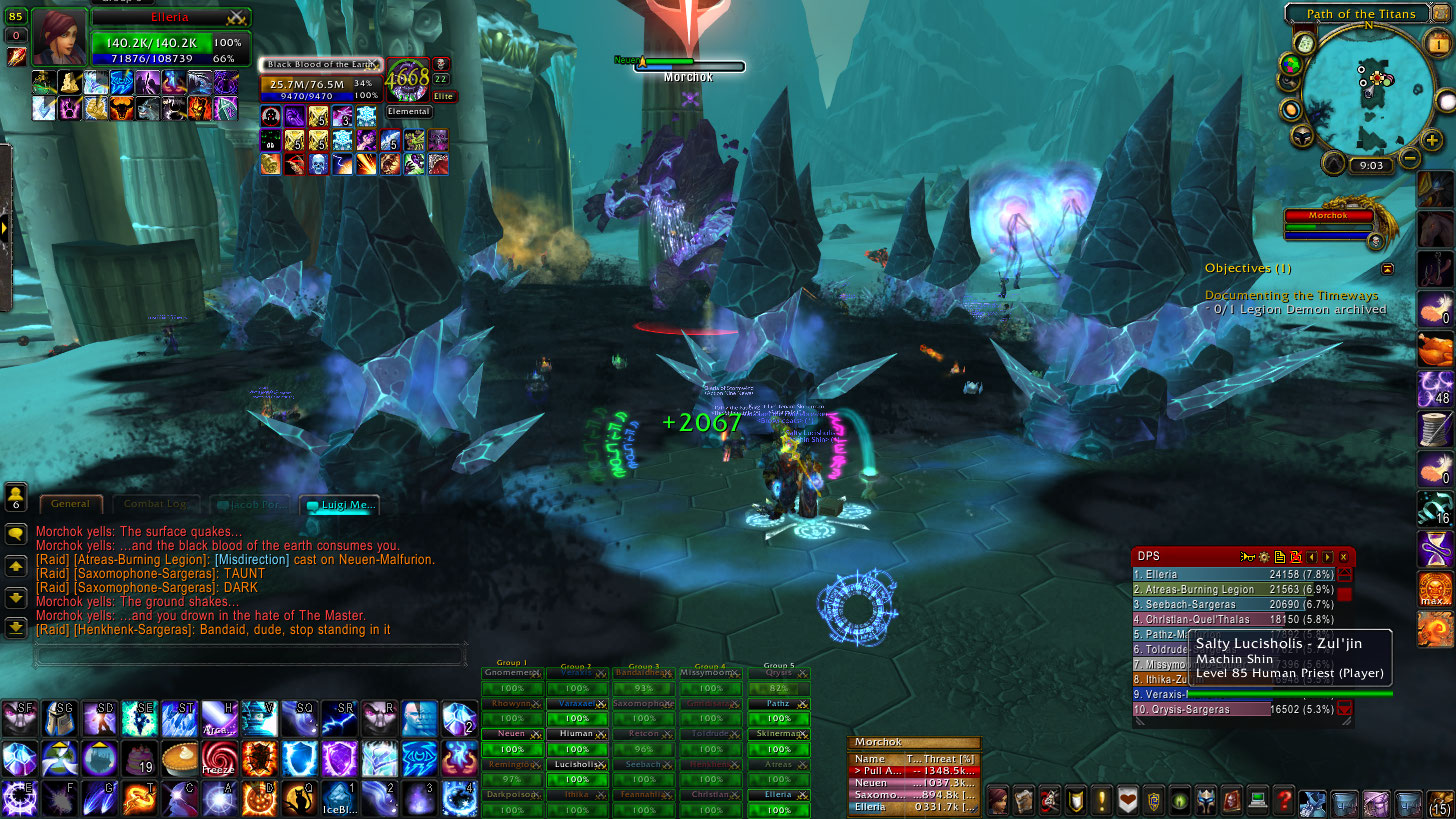Eat the cake with 19 charges

point(138,759)
